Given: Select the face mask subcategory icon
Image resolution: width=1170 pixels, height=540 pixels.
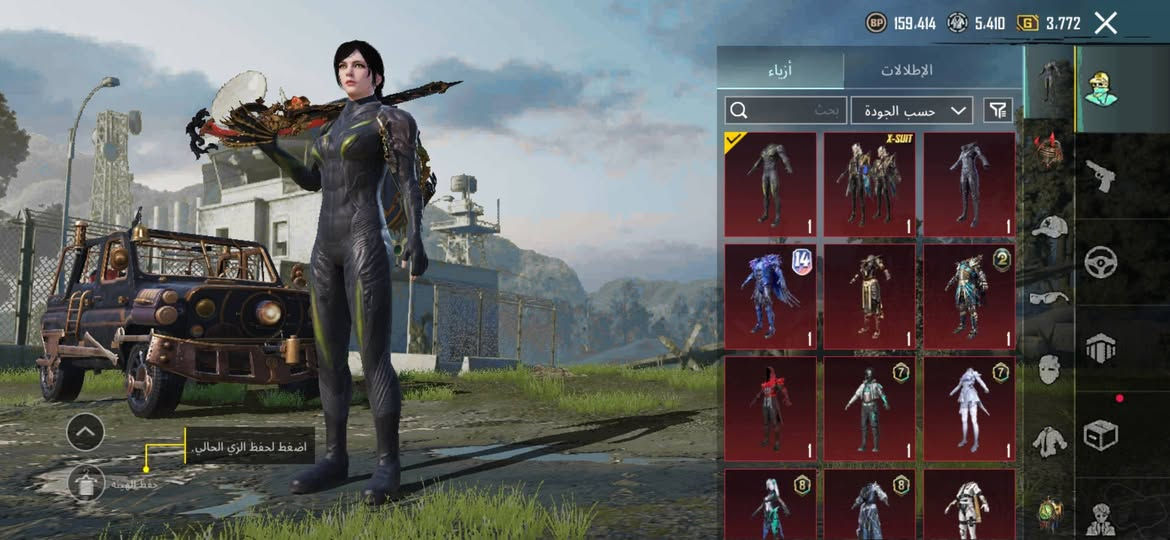Looking at the screenshot, I should tap(1049, 369).
